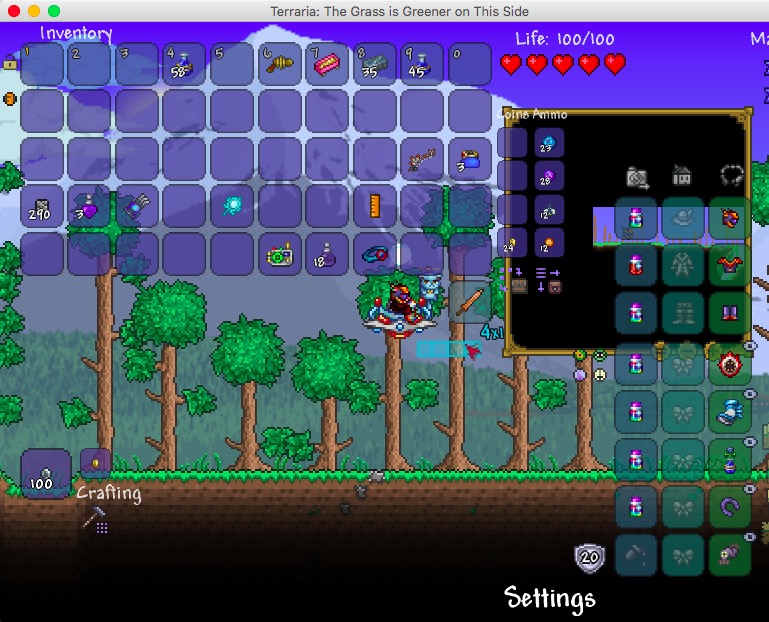Select the golden tool in hotbar slot 6

[x=279, y=65]
